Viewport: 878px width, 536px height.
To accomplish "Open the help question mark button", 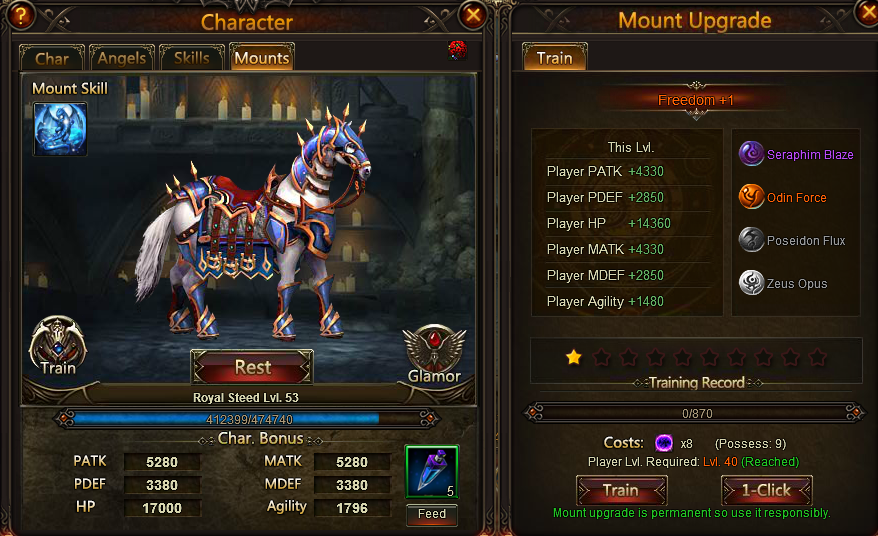I will (x=22, y=13).
